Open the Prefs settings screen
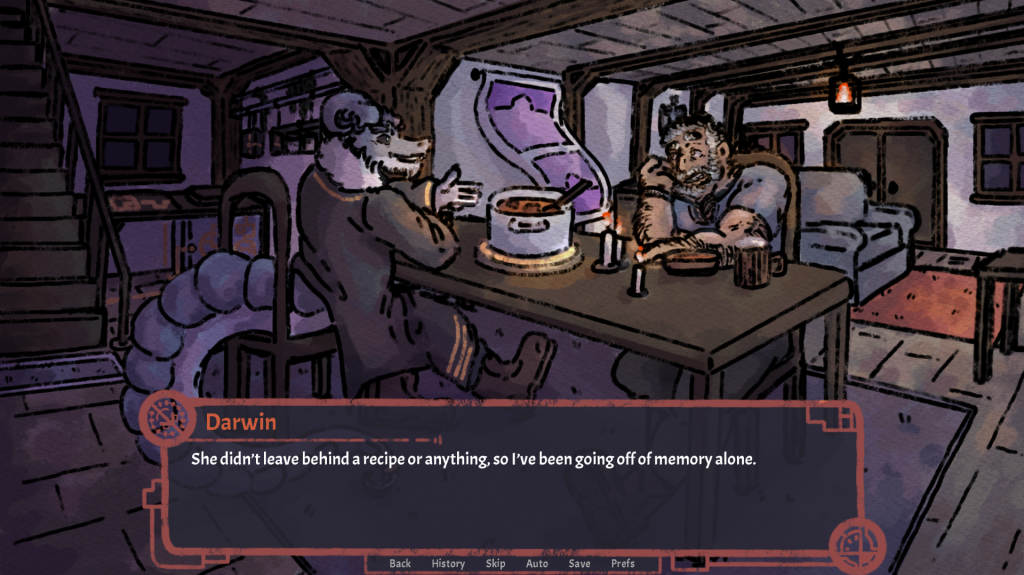 [x=623, y=563]
